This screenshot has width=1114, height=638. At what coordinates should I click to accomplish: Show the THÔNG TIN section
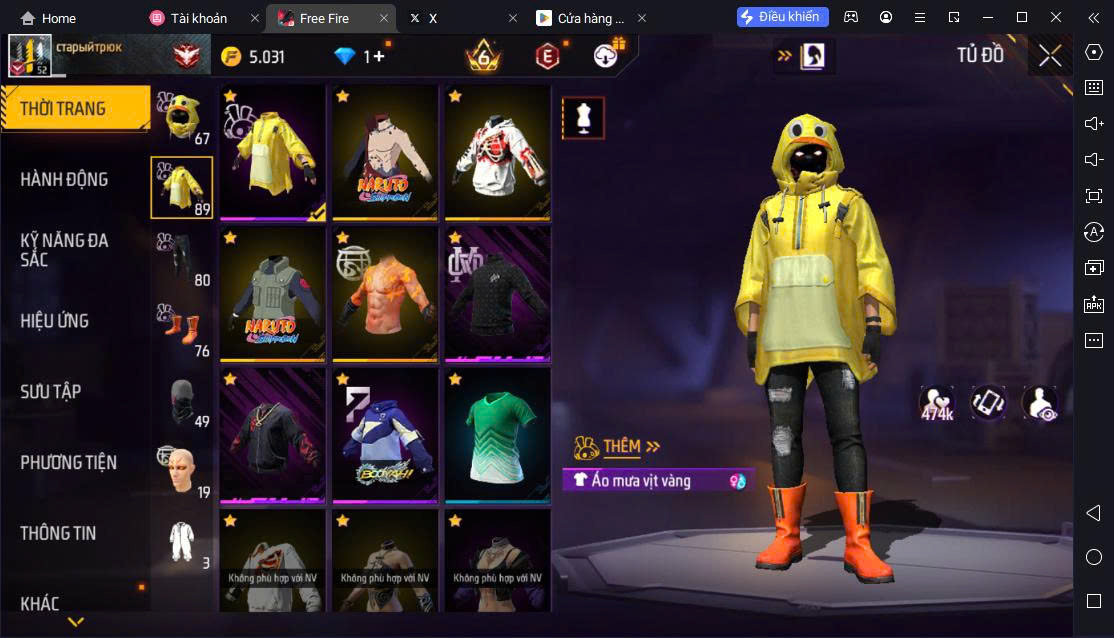tap(59, 533)
